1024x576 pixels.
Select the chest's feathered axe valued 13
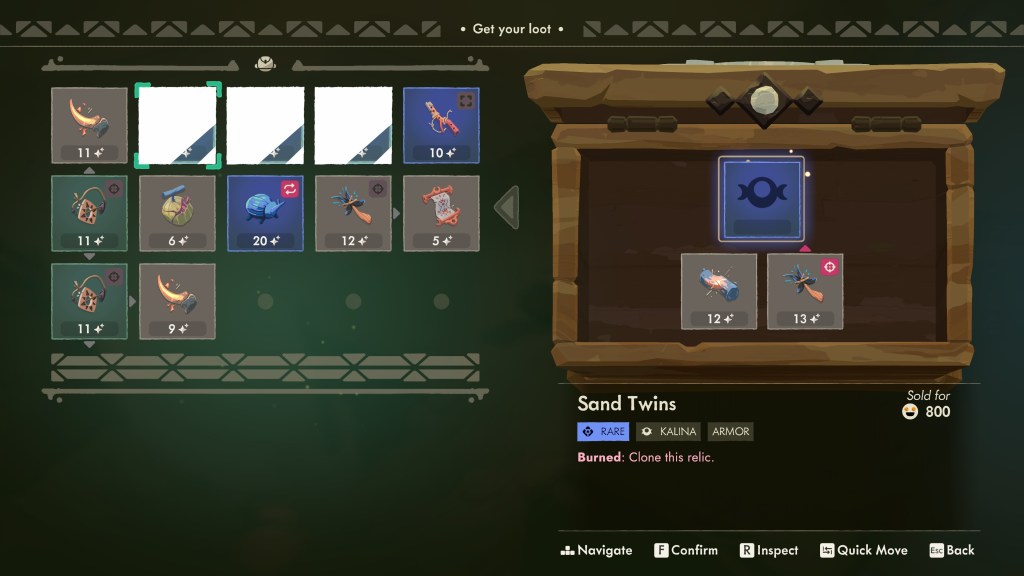[805, 291]
